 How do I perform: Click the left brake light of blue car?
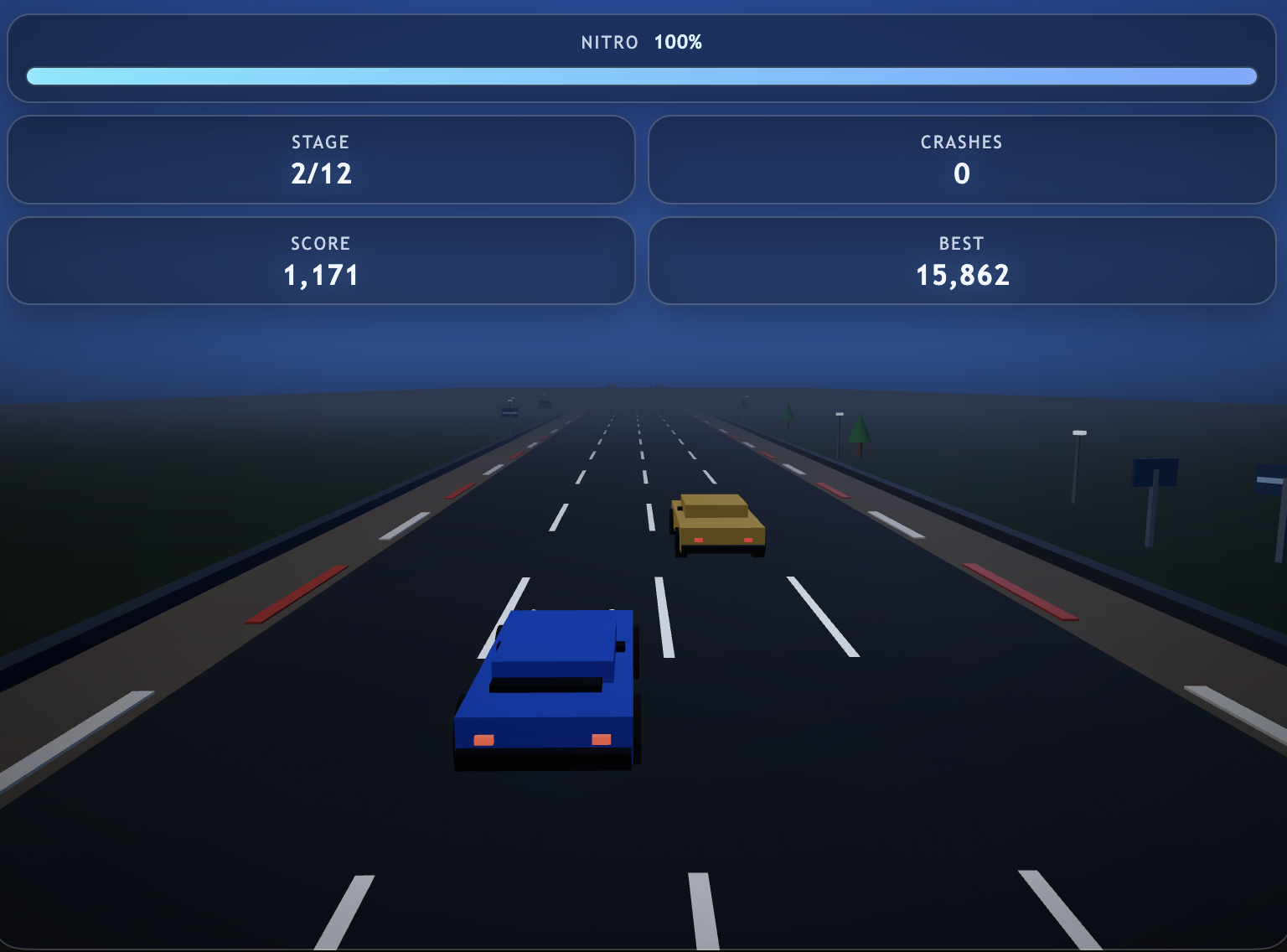(x=484, y=741)
